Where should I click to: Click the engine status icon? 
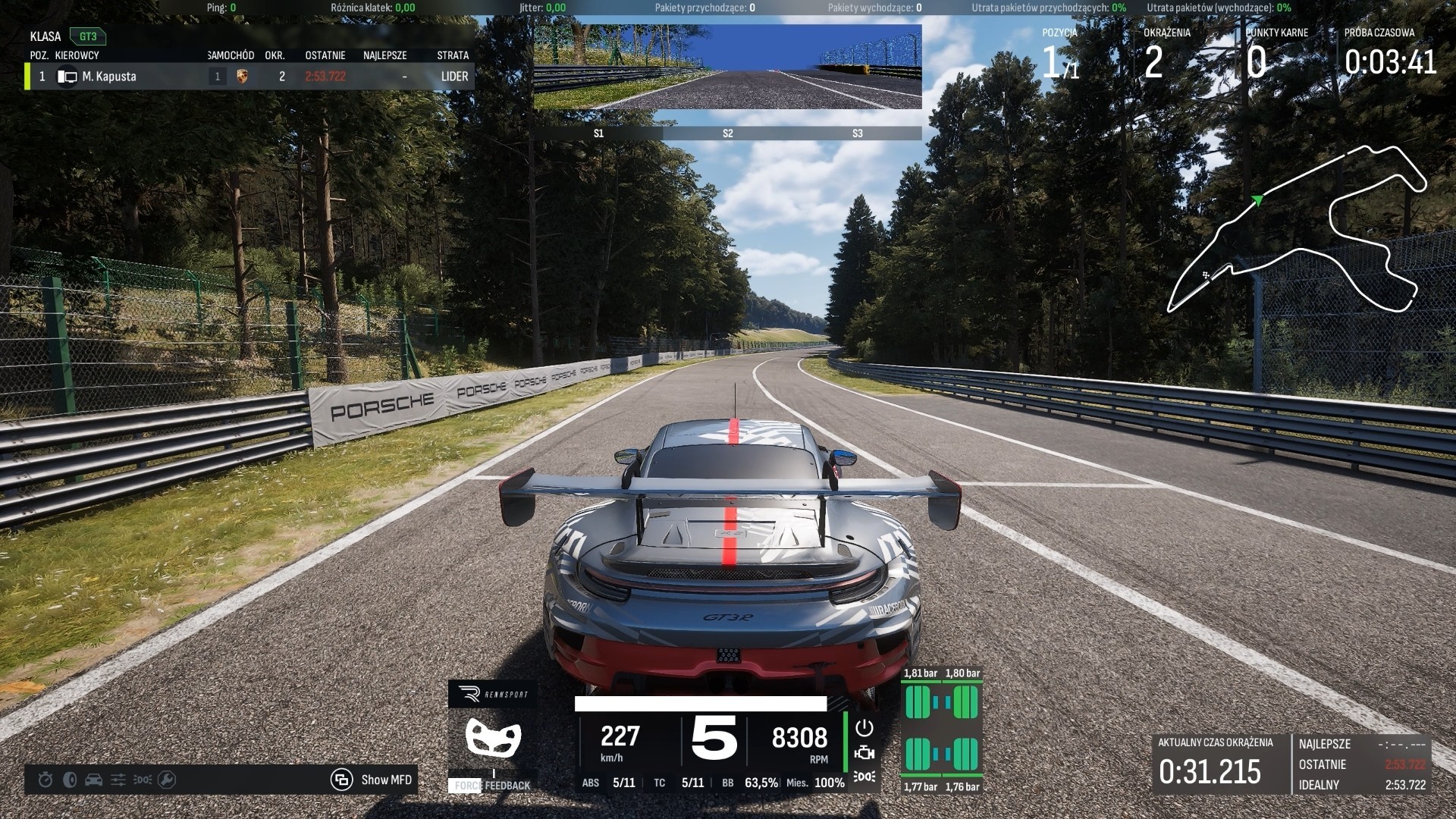coord(864,753)
